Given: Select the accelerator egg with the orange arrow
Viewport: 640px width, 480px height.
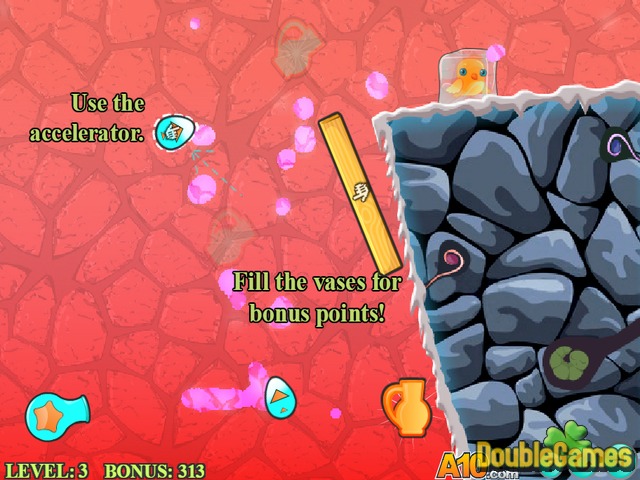Looking at the screenshot, I should point(279,396).
